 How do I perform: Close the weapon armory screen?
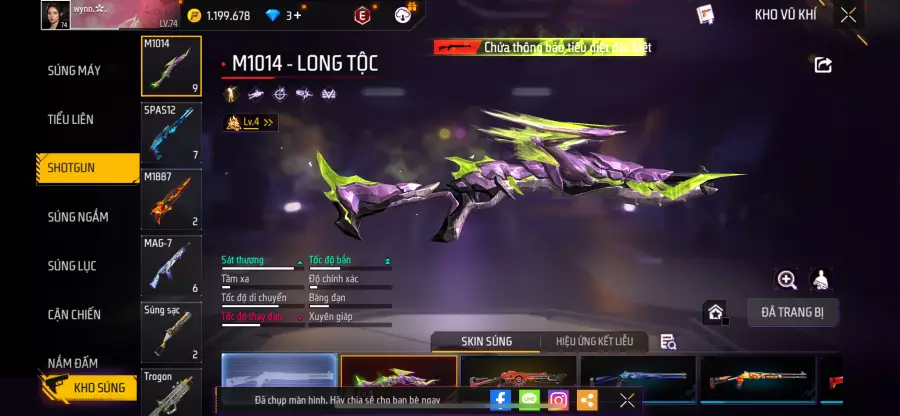click(848, 15)
